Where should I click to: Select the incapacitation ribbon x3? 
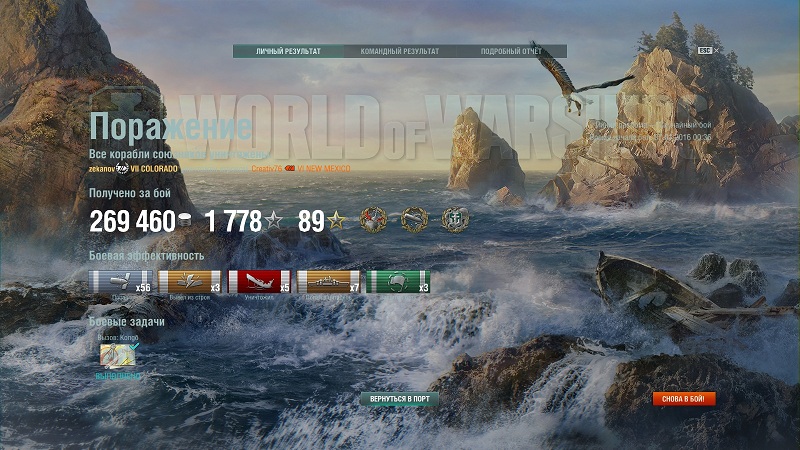click(189, 282)
